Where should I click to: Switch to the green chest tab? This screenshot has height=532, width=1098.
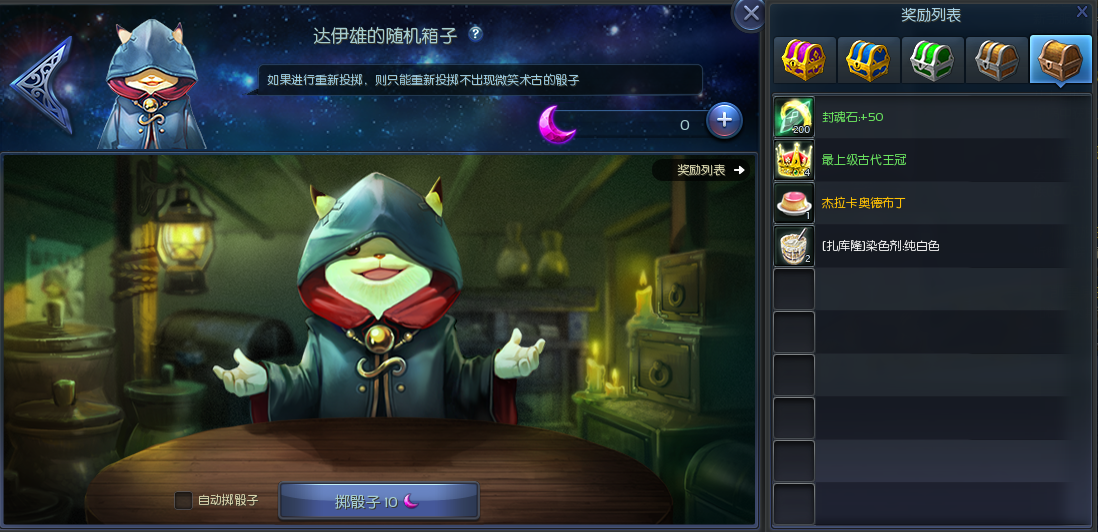pos(932,60)
